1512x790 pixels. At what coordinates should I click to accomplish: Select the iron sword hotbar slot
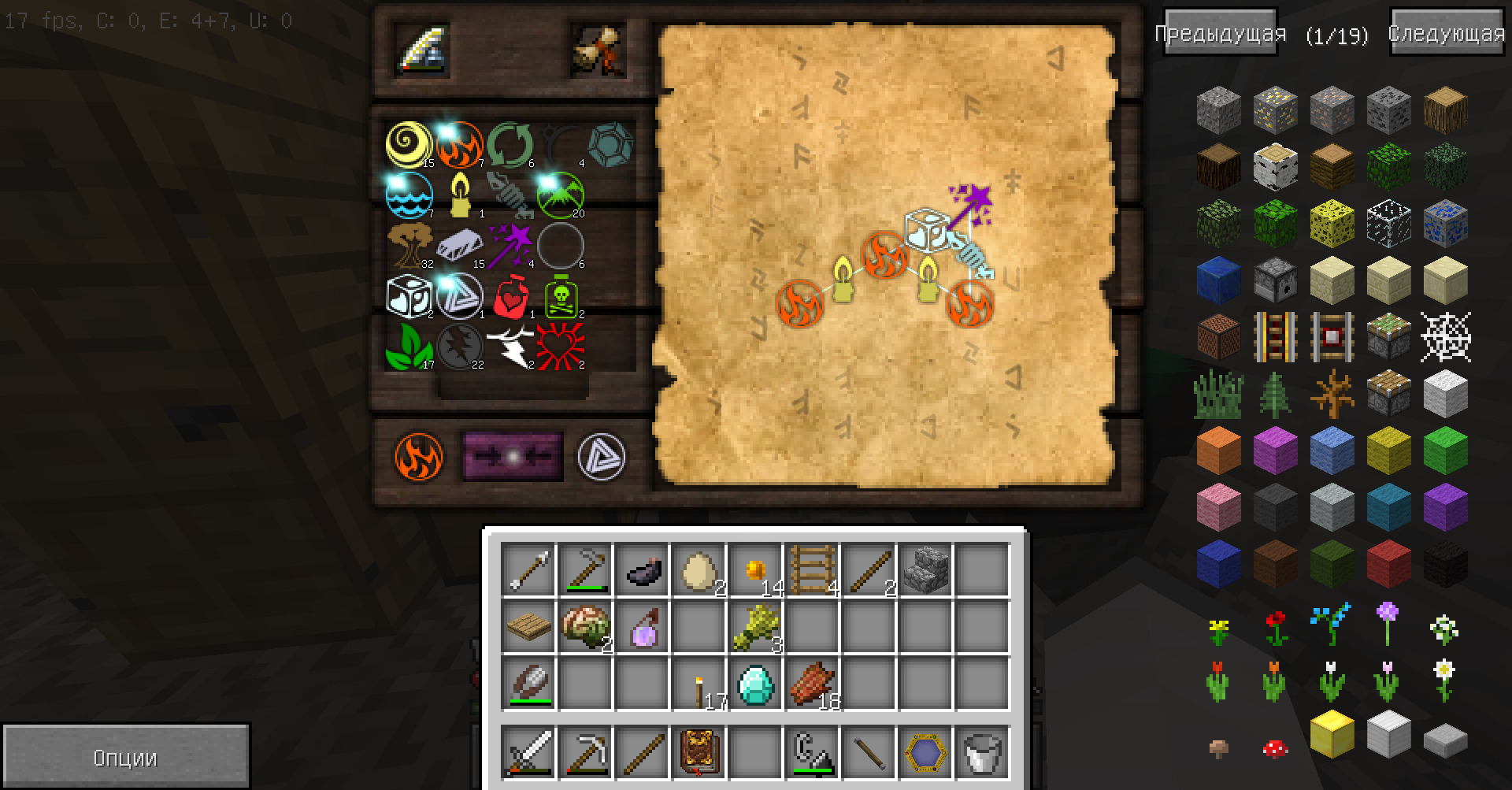coord(528,753)
